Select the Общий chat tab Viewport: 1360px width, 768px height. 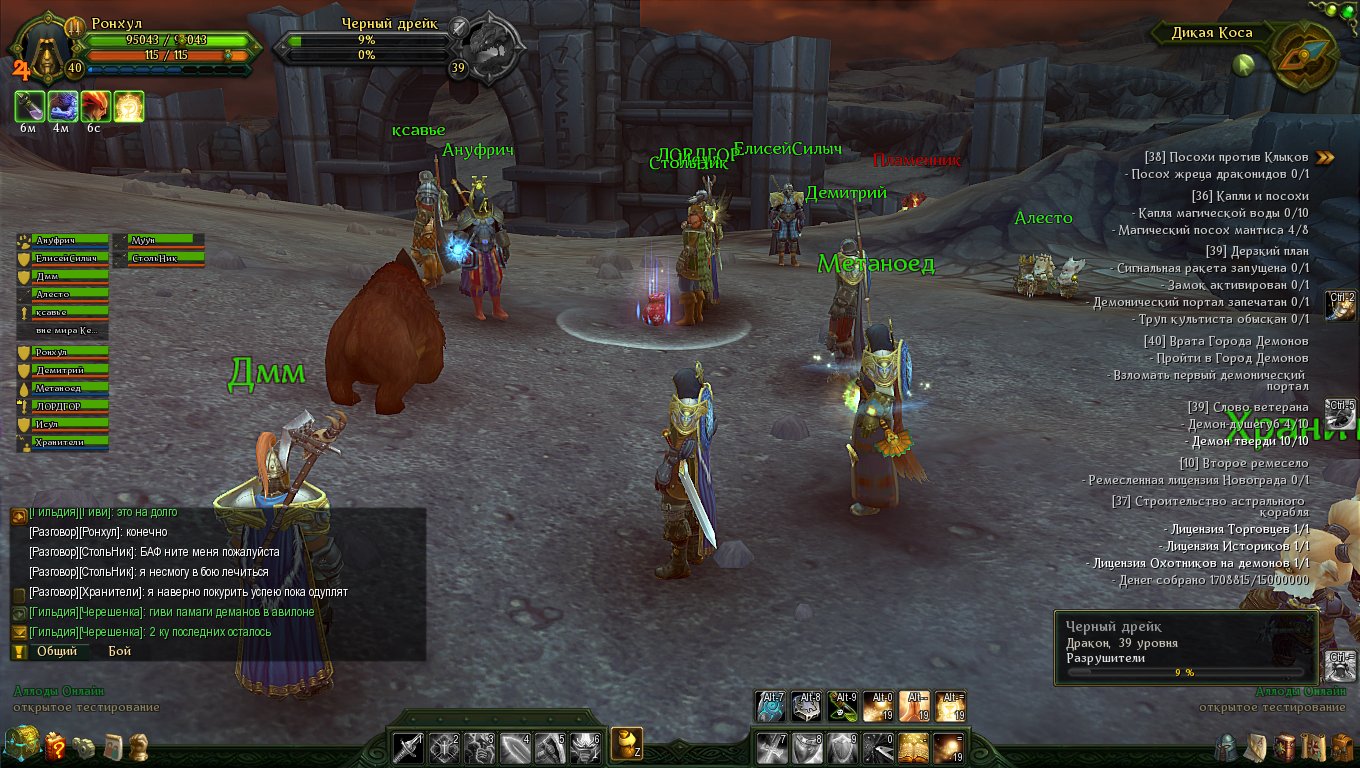coord(57,651)
